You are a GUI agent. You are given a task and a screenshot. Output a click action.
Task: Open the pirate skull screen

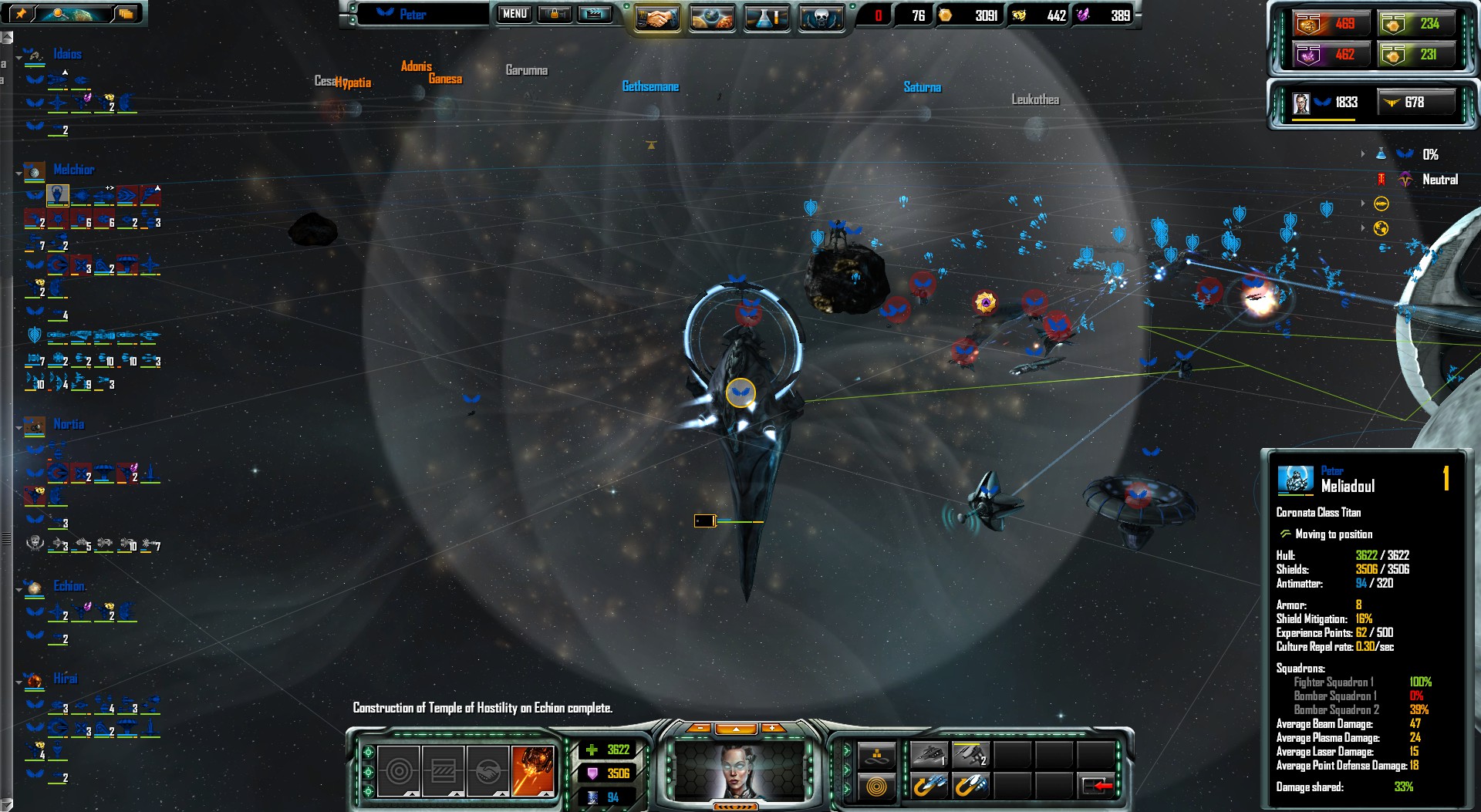[820, 17]
